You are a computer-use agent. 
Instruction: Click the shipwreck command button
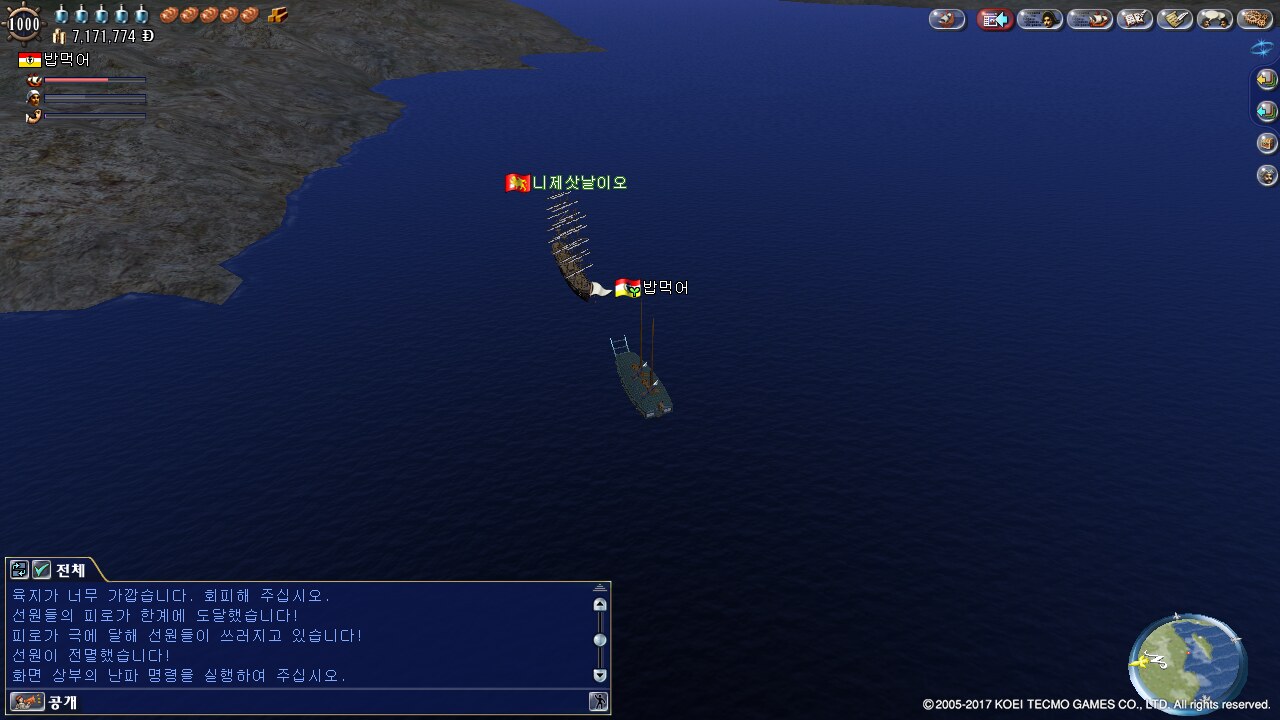coord(946,19)
